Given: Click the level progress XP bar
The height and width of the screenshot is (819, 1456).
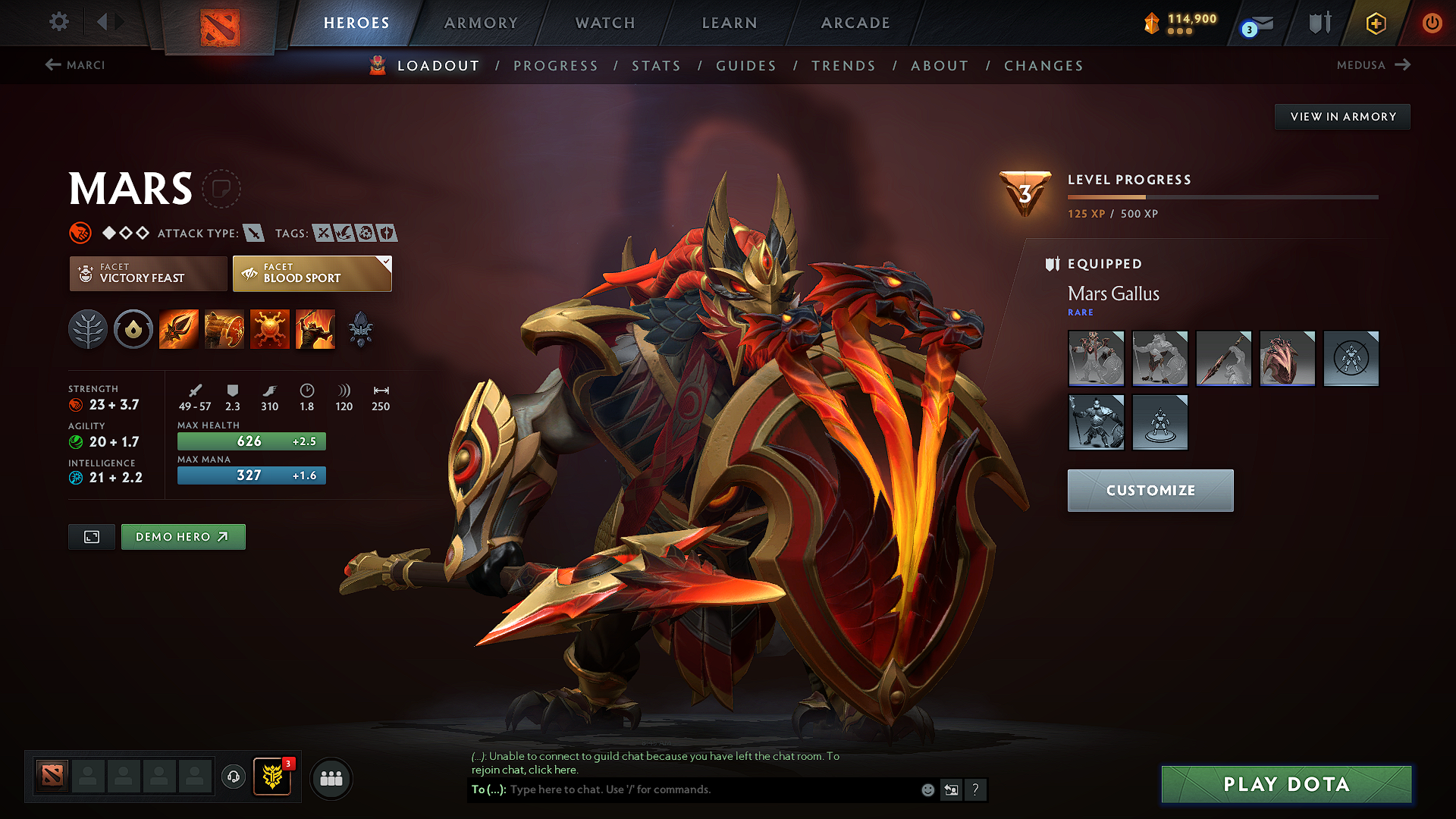Looking at the screenshot, I should point(1222,197).
